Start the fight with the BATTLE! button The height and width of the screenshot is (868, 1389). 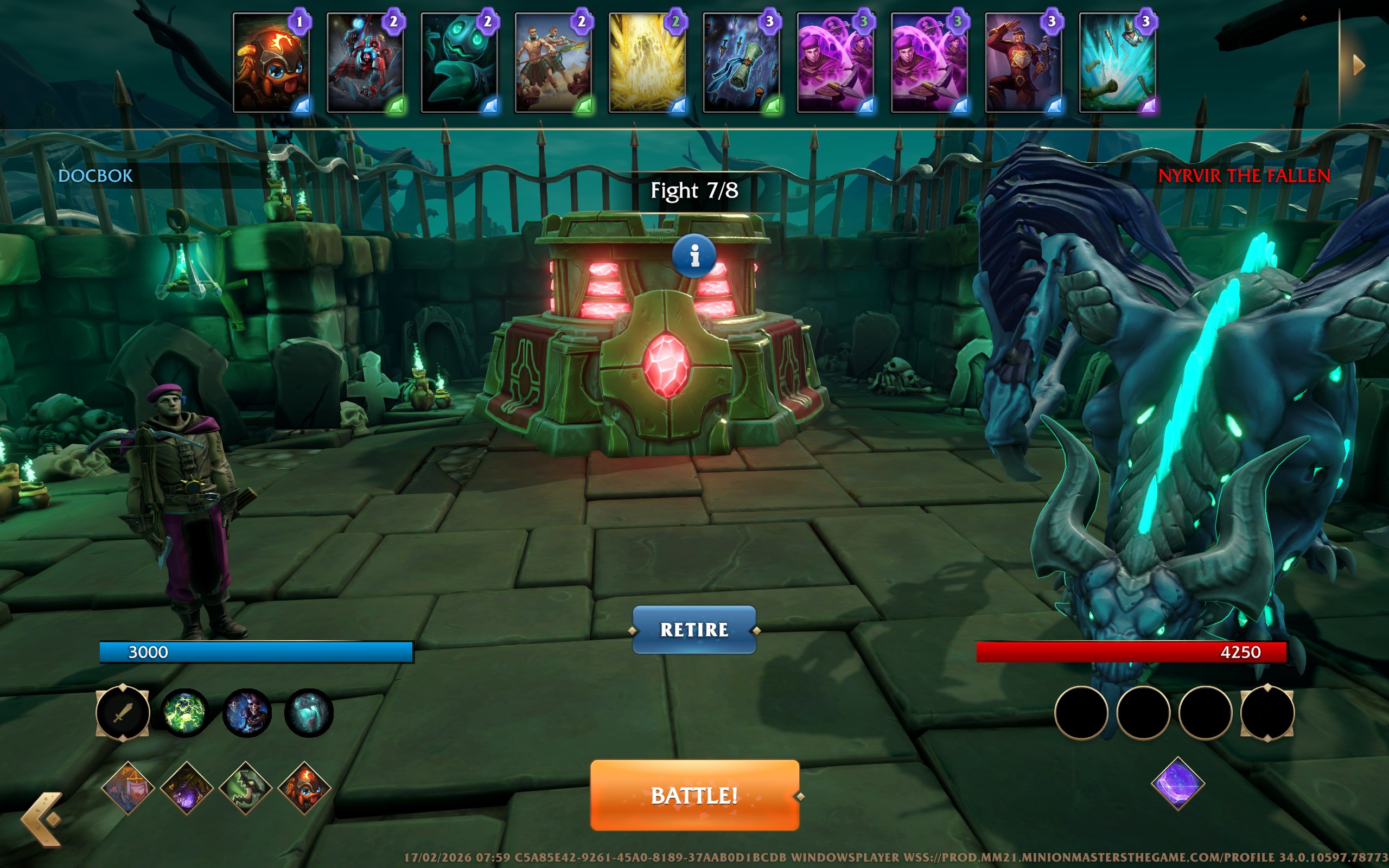pyautogui.click(x=694, y=795)
